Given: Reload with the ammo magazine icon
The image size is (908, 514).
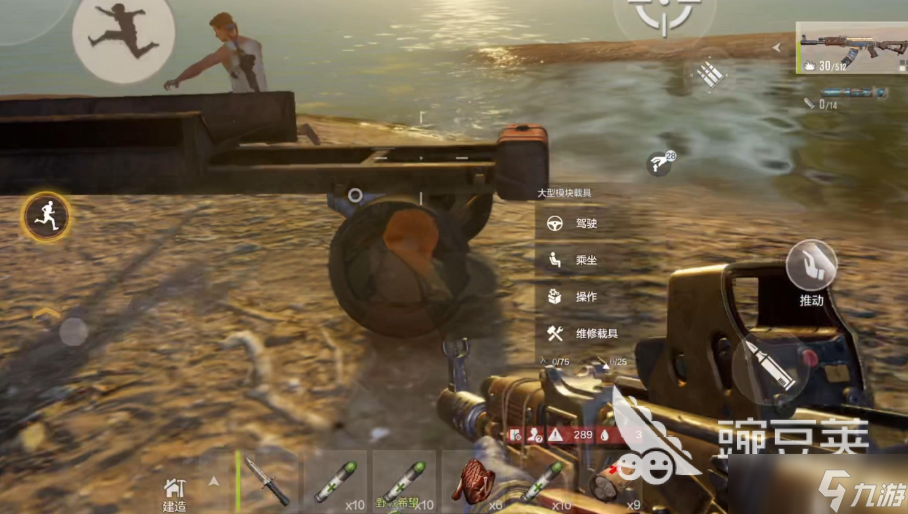Looking at the screenshot, I should click(x=711, y=74).
